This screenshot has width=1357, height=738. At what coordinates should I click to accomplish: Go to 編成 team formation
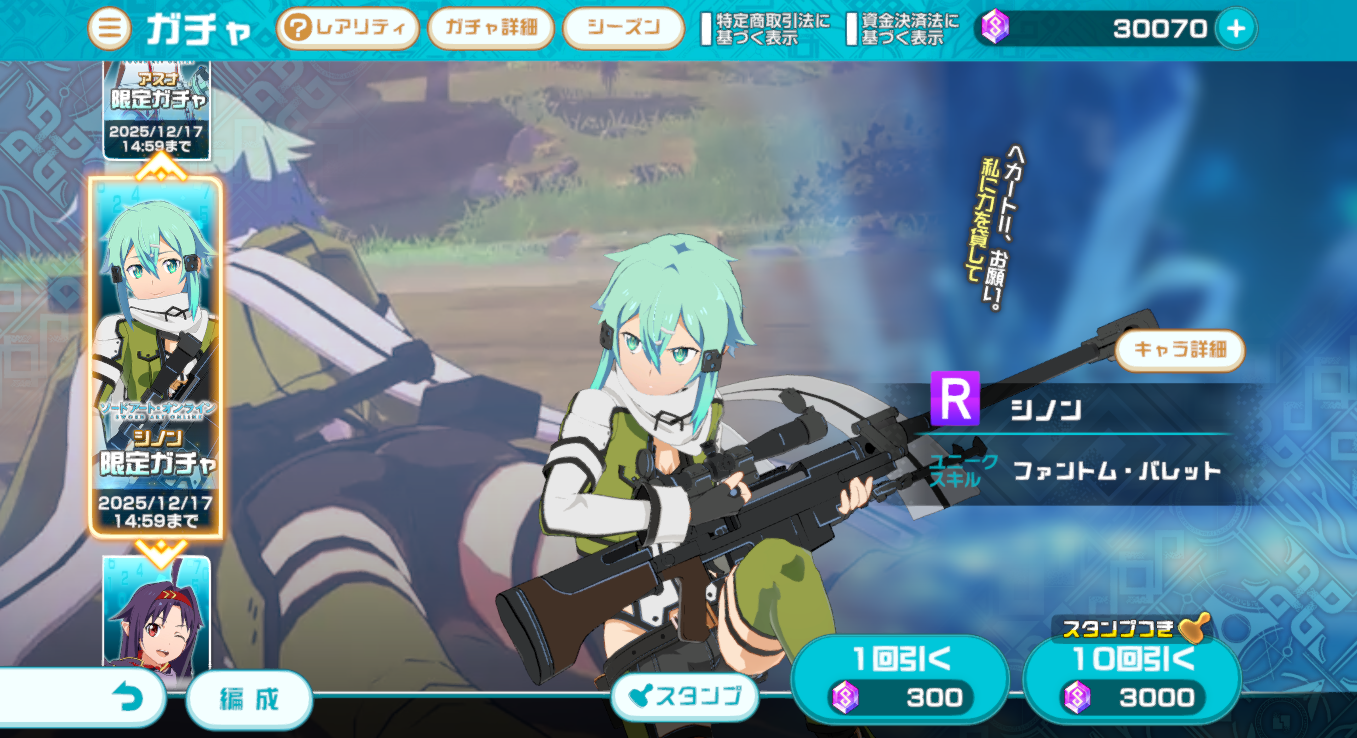(x=249, y=698)
